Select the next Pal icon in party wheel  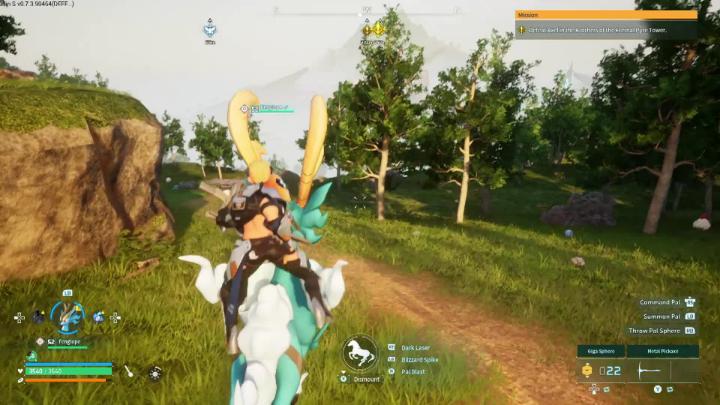coord(99,317)
